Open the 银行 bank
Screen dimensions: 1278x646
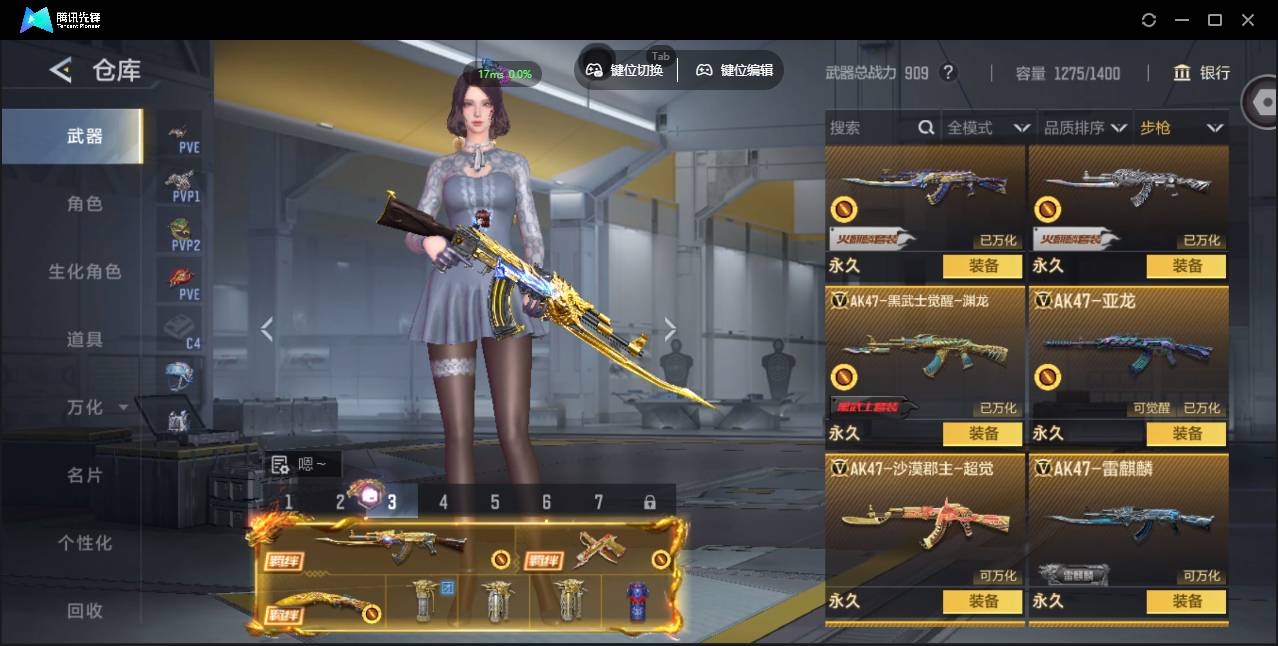(1202, 73)
